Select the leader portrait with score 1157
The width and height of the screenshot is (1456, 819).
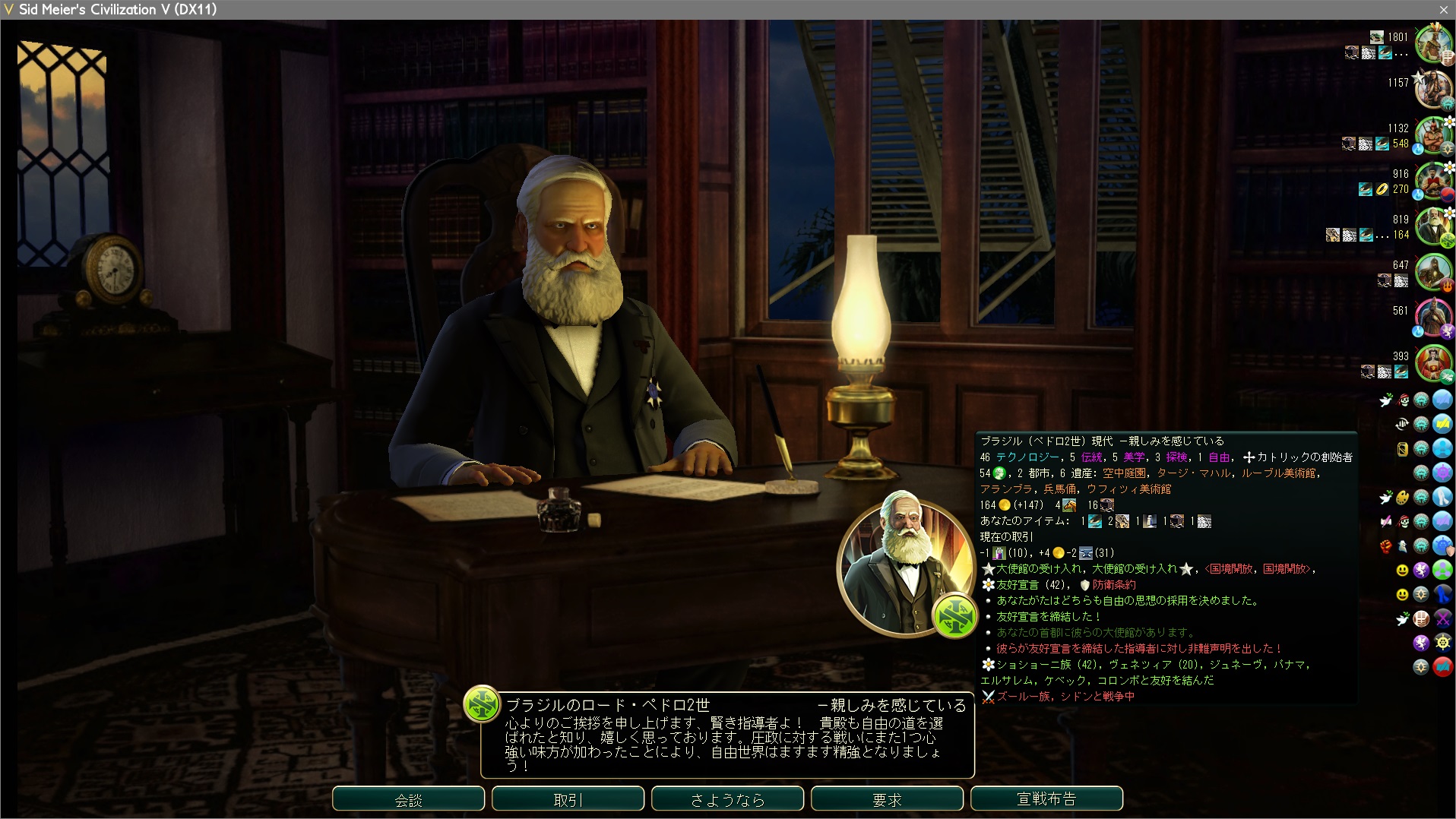[1432, 89]
